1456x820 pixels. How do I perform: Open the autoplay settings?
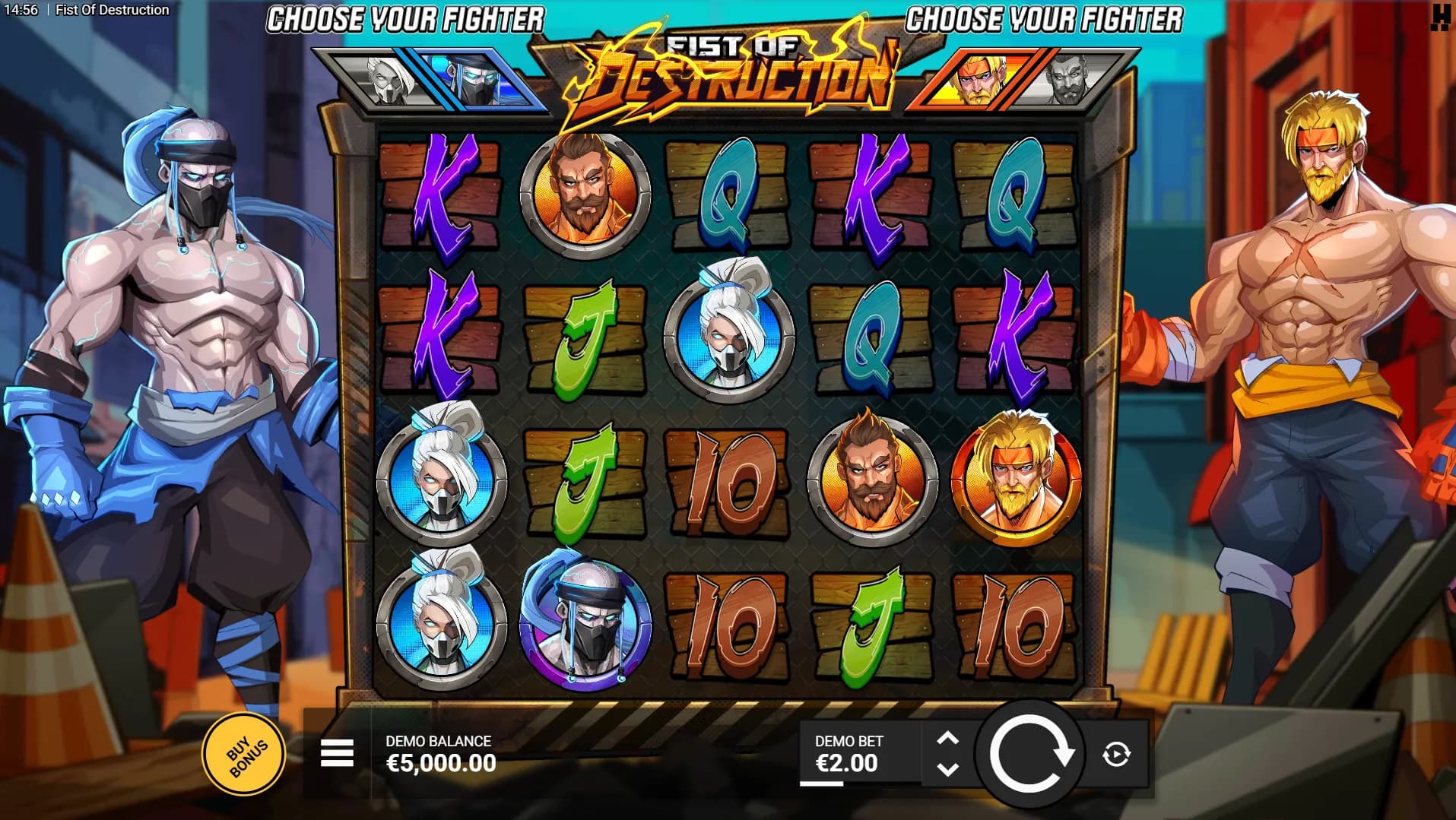tap(1116, 755)
